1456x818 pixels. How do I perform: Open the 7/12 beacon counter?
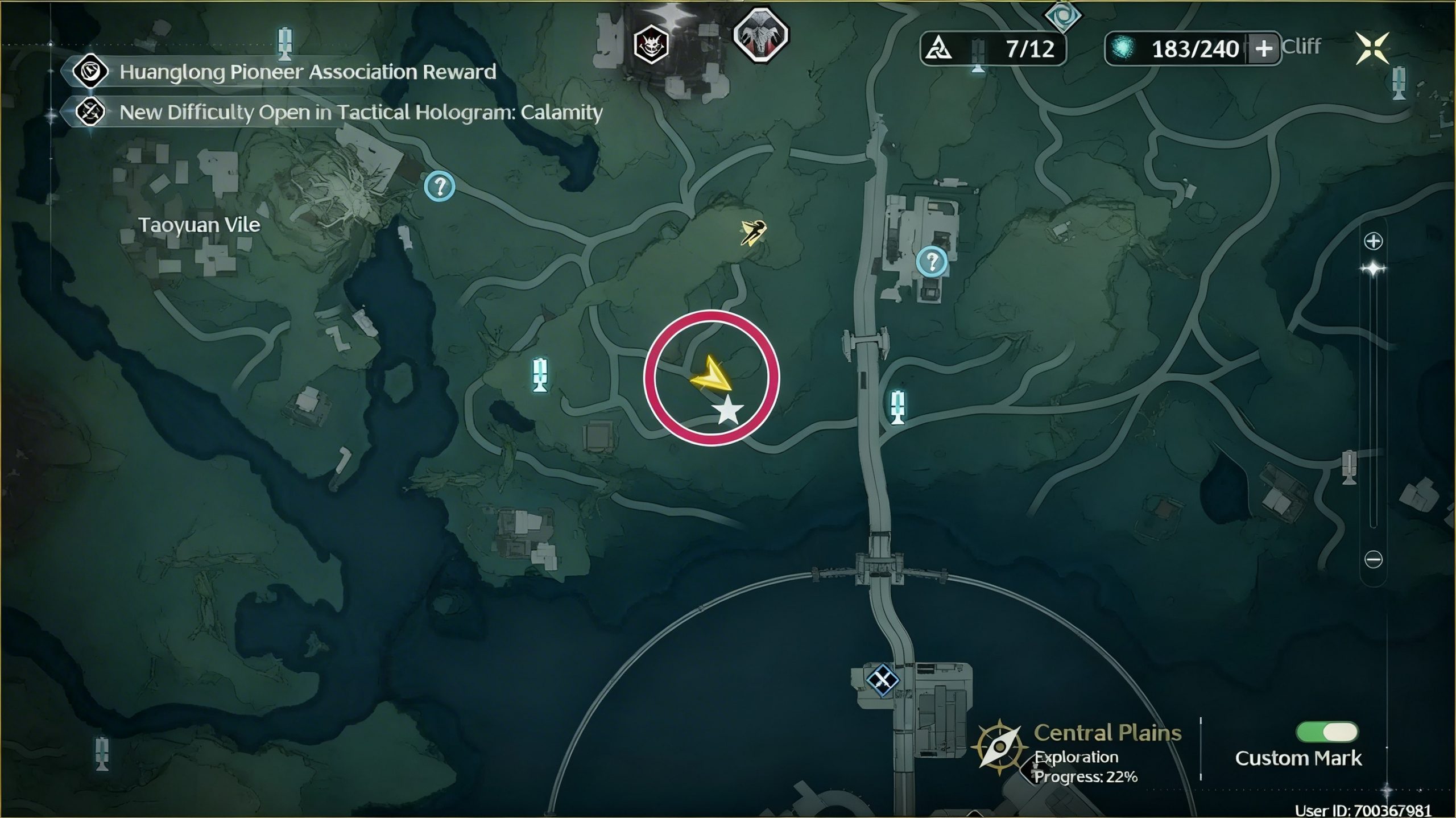pyautogui.click(x=992, y=49)
